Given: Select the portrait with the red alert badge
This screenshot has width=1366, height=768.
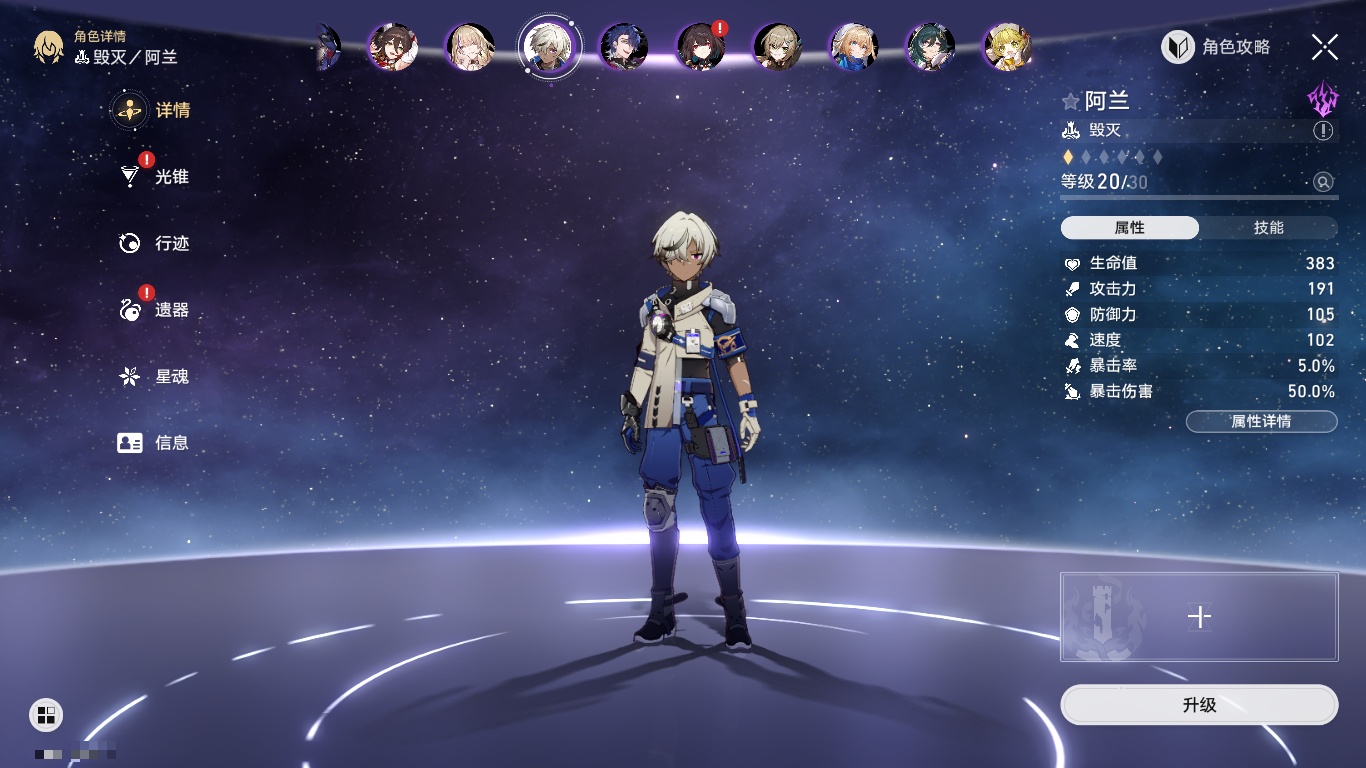Looking at the screenshot, I should click(702, 46).
